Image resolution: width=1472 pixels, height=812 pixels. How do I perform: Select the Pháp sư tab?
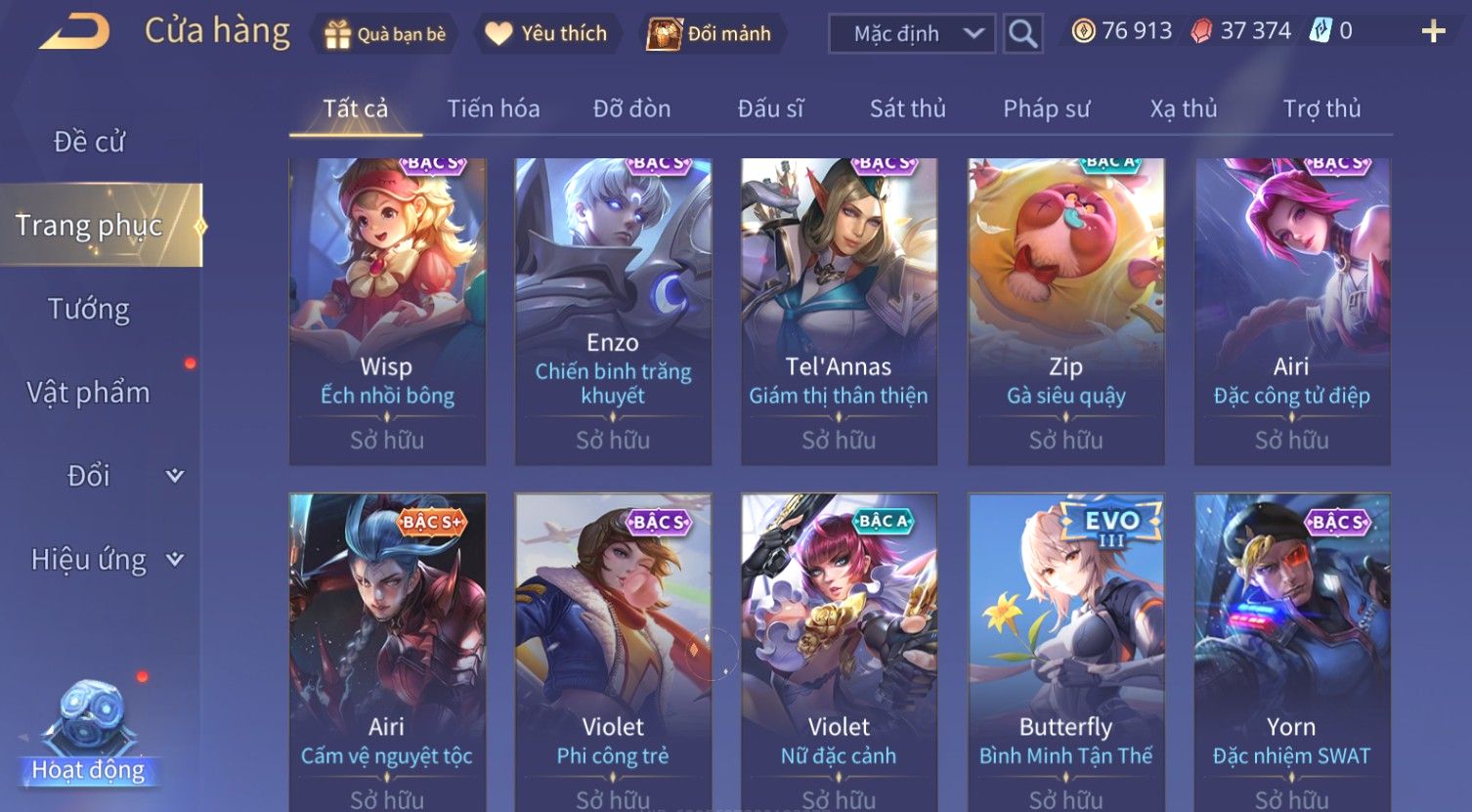[1046, 108]
